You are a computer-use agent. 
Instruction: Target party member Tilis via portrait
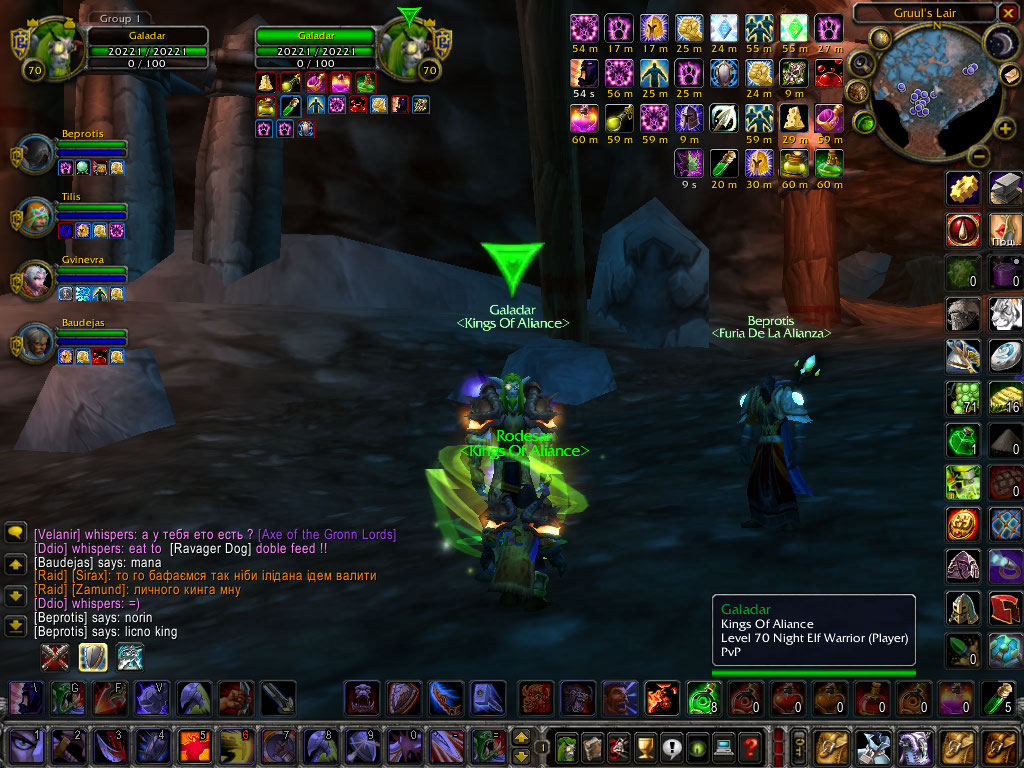point(38,216)
